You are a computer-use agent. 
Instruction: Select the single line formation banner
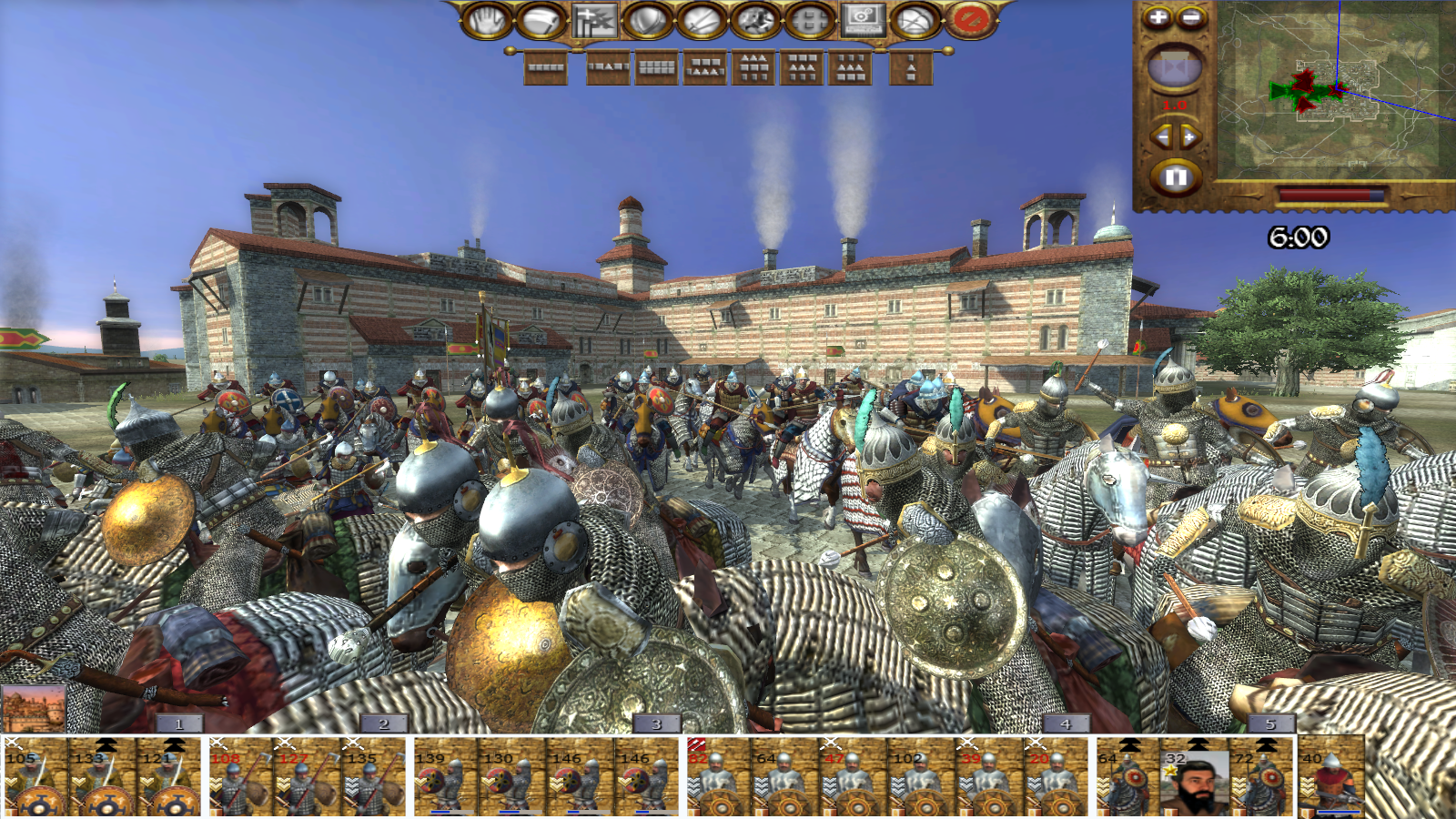click(x=546, y=67)
